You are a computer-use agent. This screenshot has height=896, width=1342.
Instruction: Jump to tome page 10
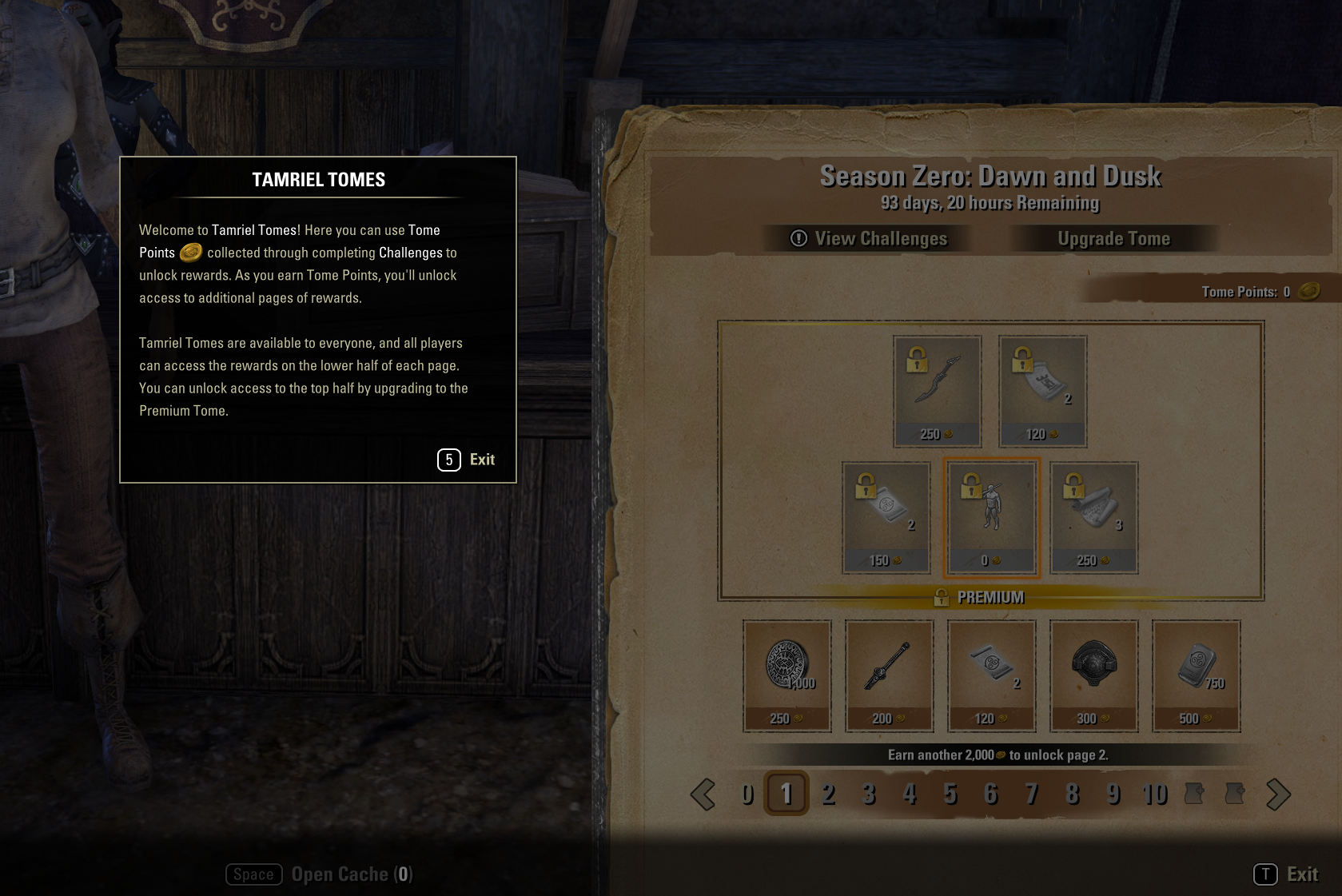pos(1154,794)
